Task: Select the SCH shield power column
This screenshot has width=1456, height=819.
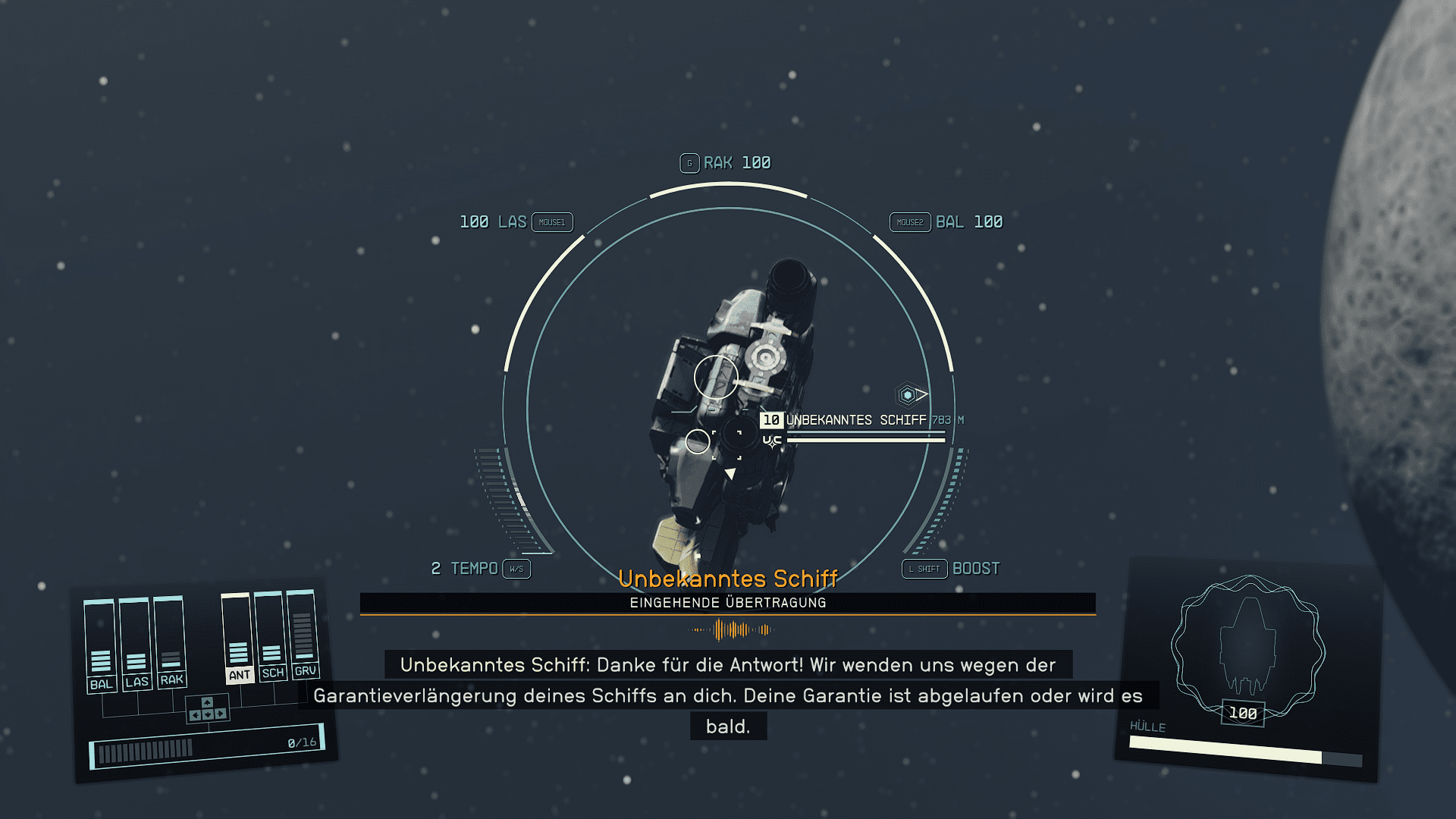Action: pyautogui.click(x=271, y=635)
